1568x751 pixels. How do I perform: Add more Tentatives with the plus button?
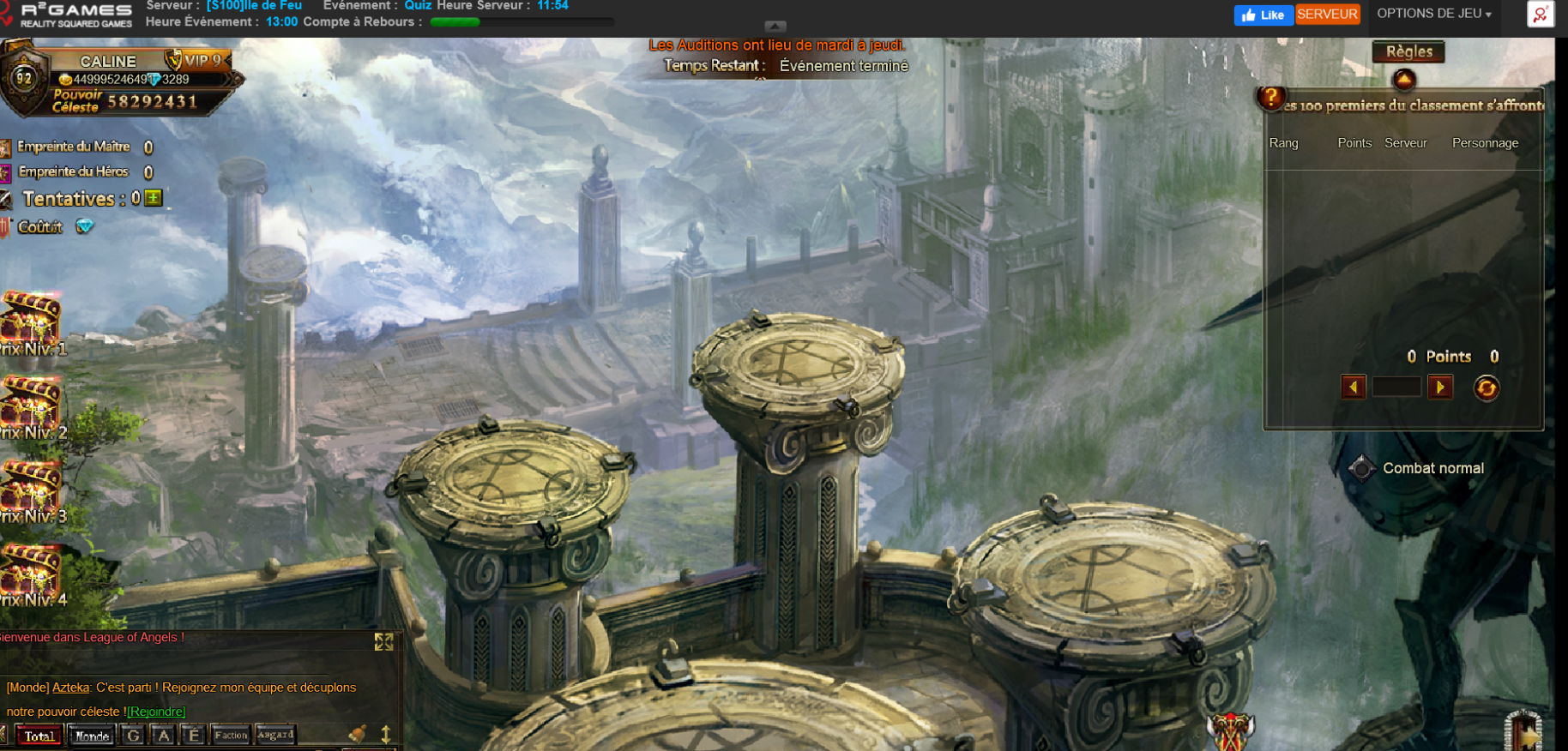coord(154,199)
